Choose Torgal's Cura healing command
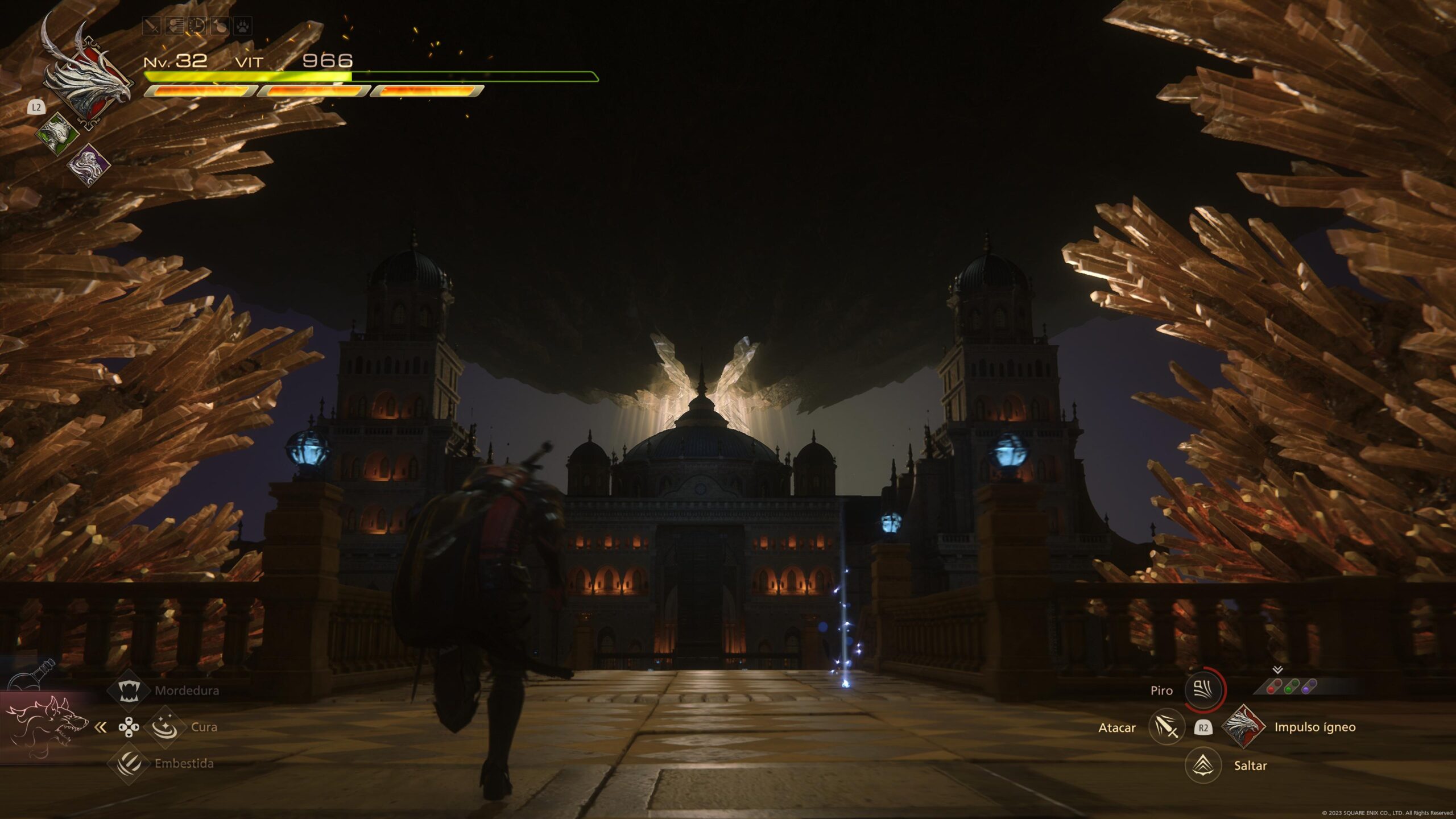Image resolution: width=1456 pixels, height=819 pixels. [165, 727]
